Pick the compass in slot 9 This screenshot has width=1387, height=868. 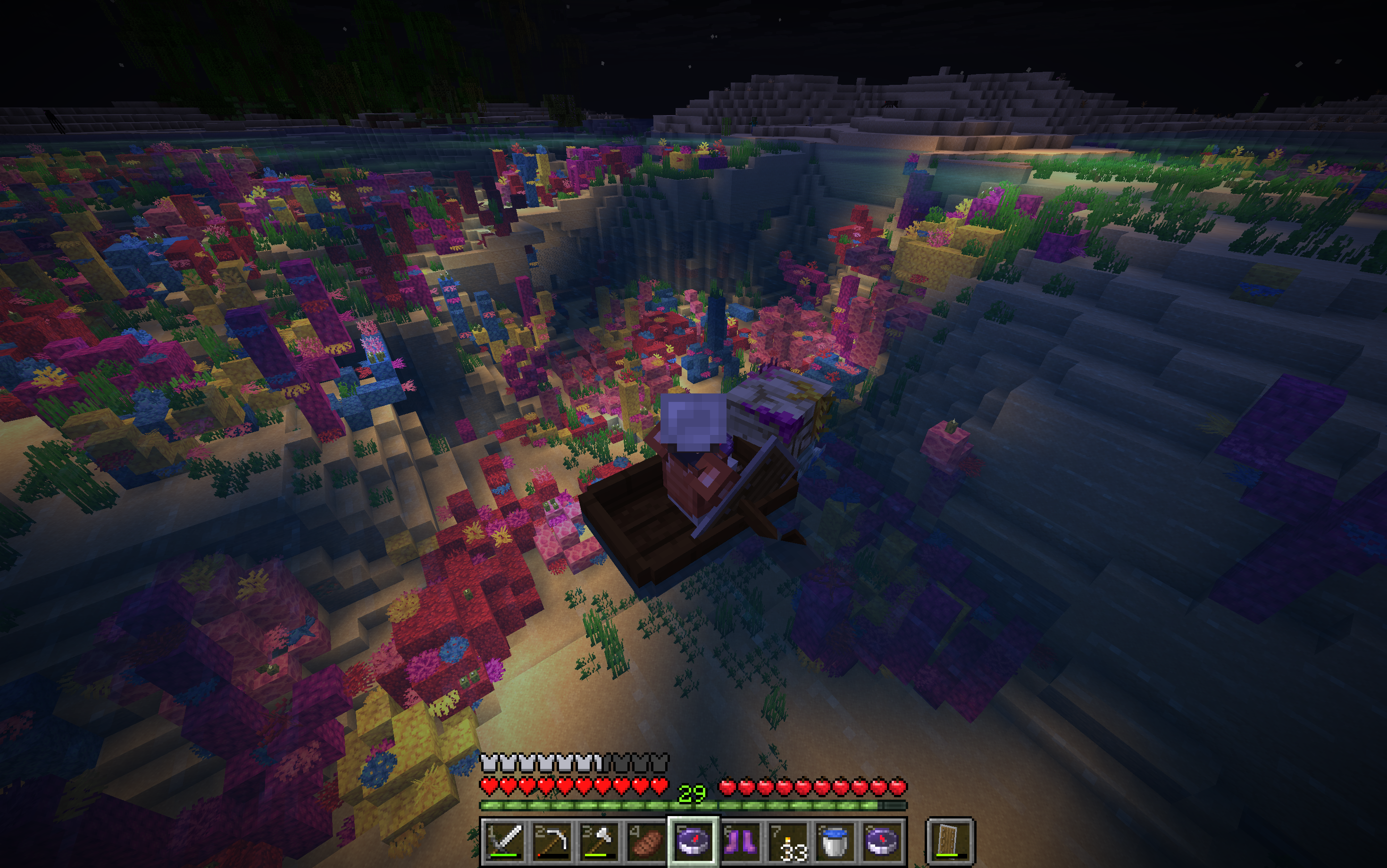[x=881, y=841]
